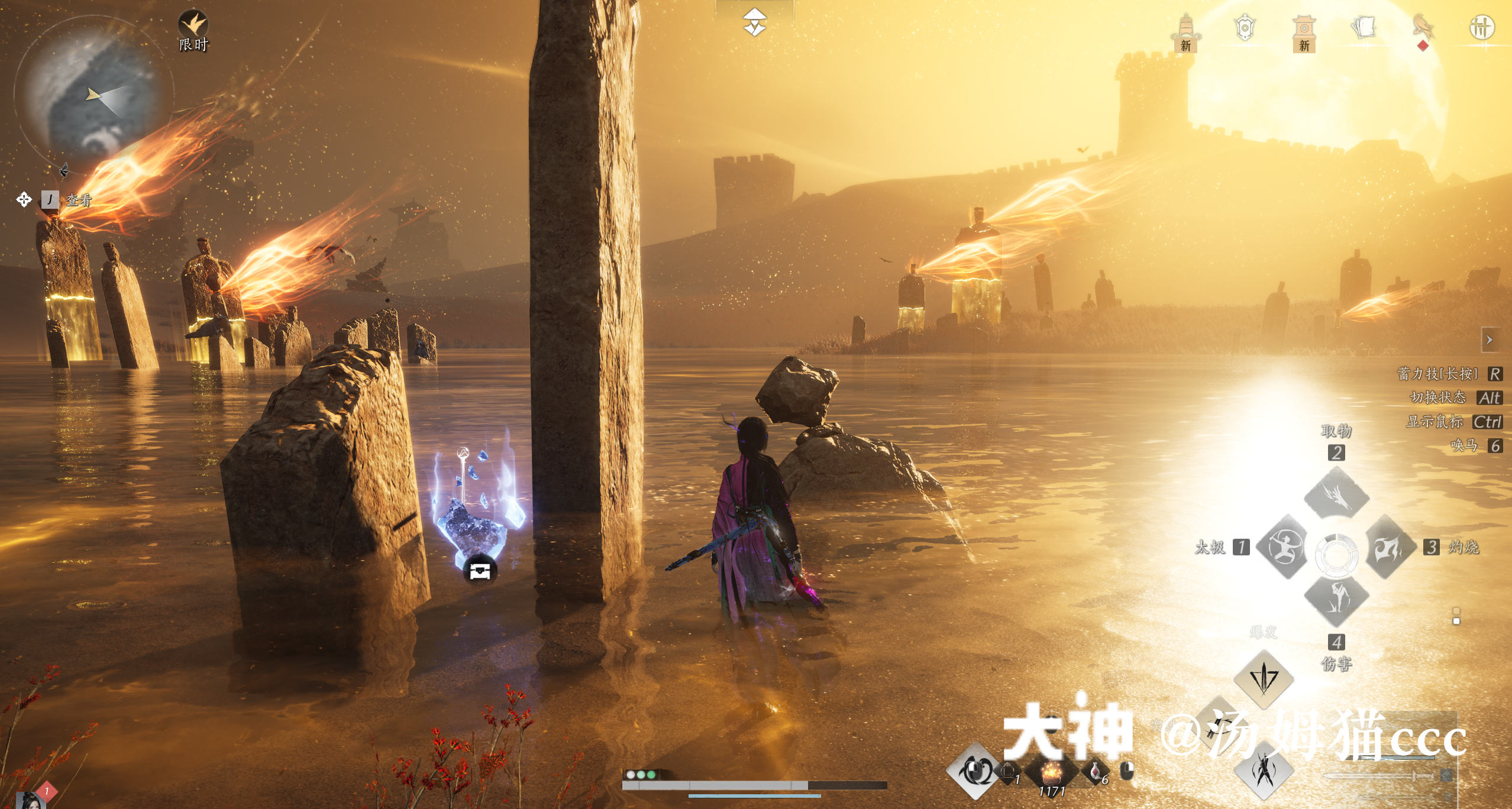
Task: Expand the side panel arrow
Action: pos(1490,340)
